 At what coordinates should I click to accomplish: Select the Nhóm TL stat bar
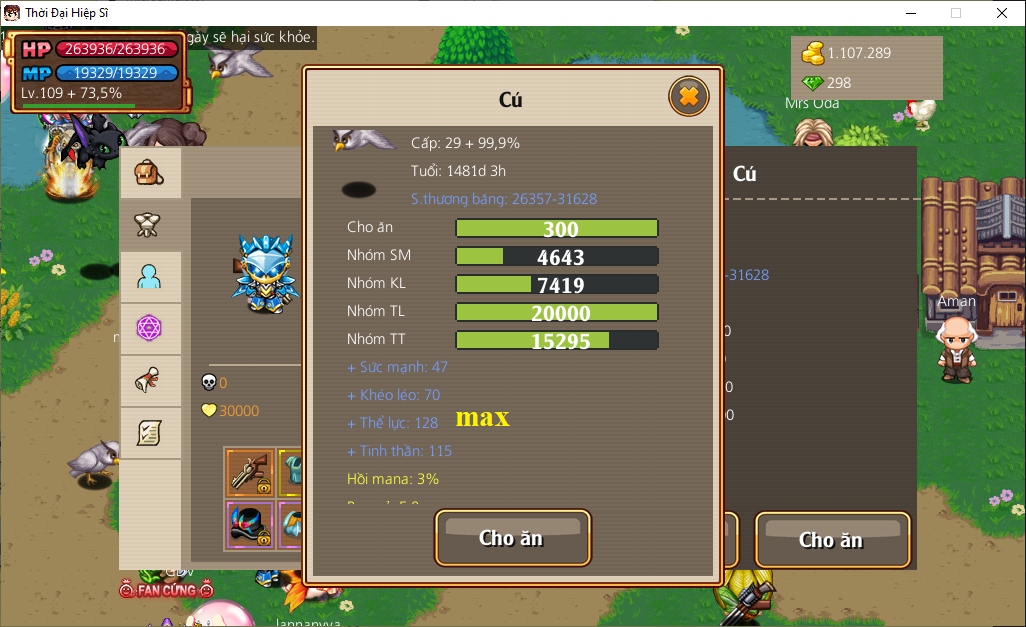click(x=557, y=312)
